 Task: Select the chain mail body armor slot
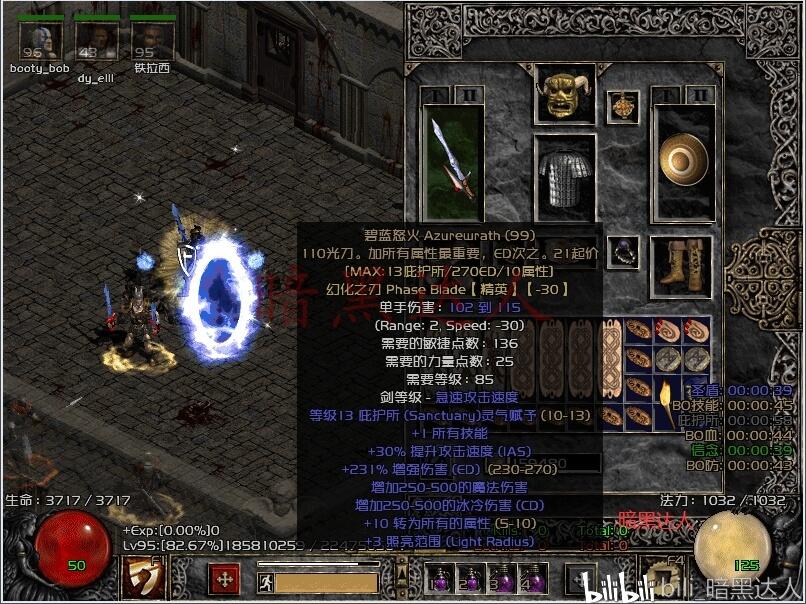click(x=567, y=178)
